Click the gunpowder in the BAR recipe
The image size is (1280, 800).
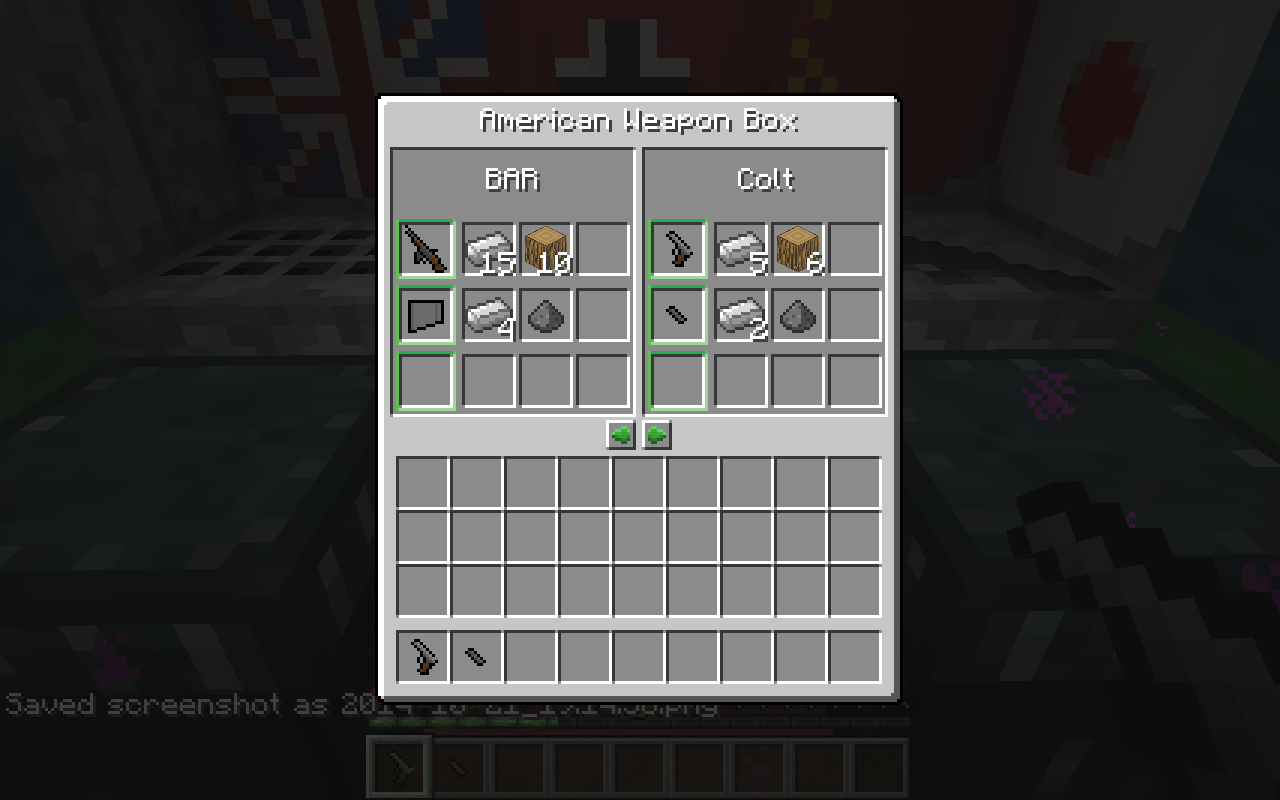545,316
